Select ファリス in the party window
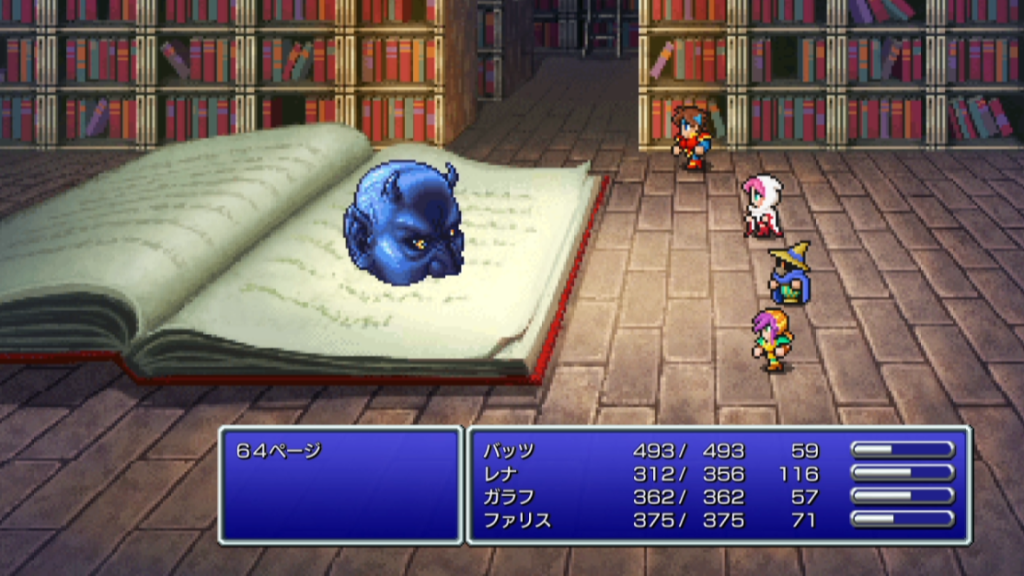The width and height of the screenshot is (1024, 576). (x=516, y=520)
